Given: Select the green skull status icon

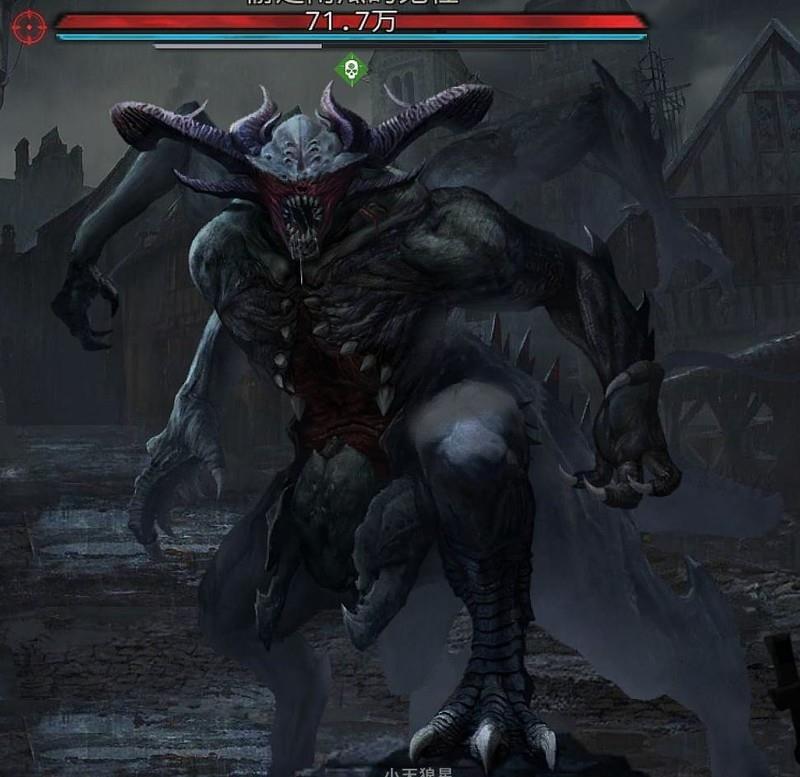Looking at the screenshot, I should pyautogui.click(x=351, y=69).
